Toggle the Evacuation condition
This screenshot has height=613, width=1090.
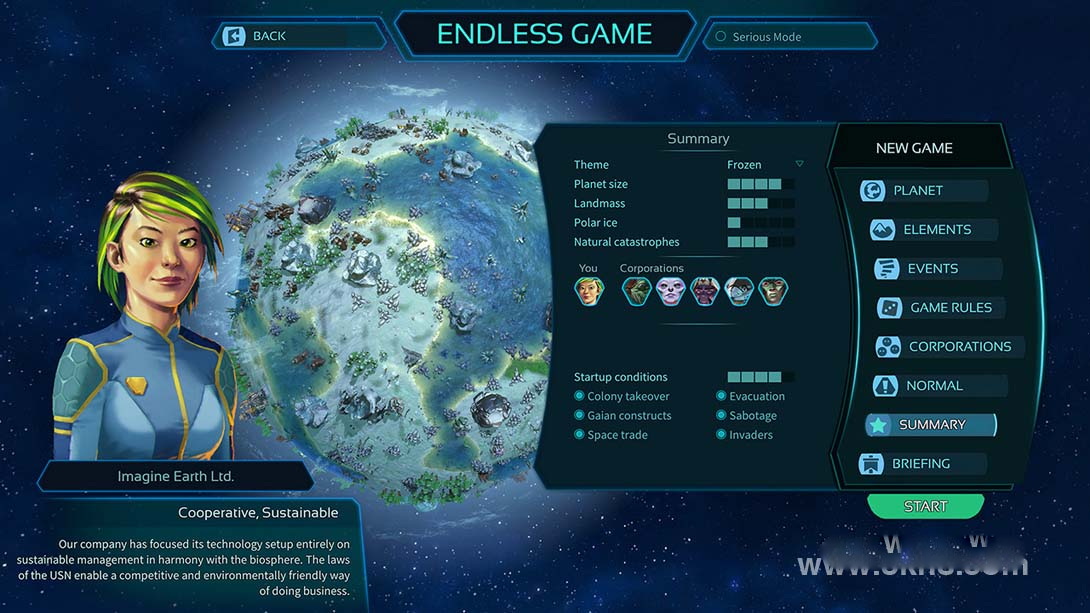coord(721,396)
